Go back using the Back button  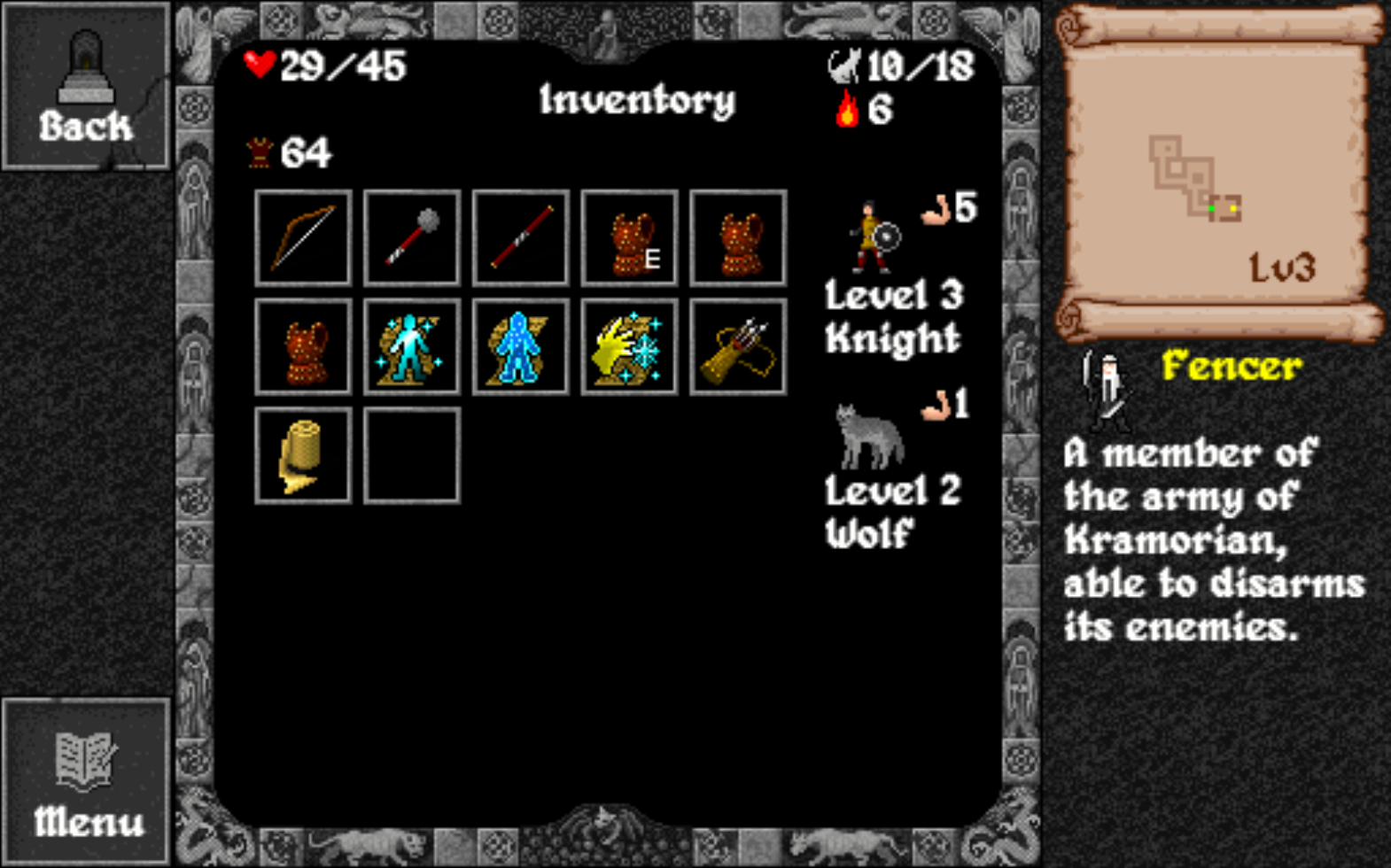(86, 87)
